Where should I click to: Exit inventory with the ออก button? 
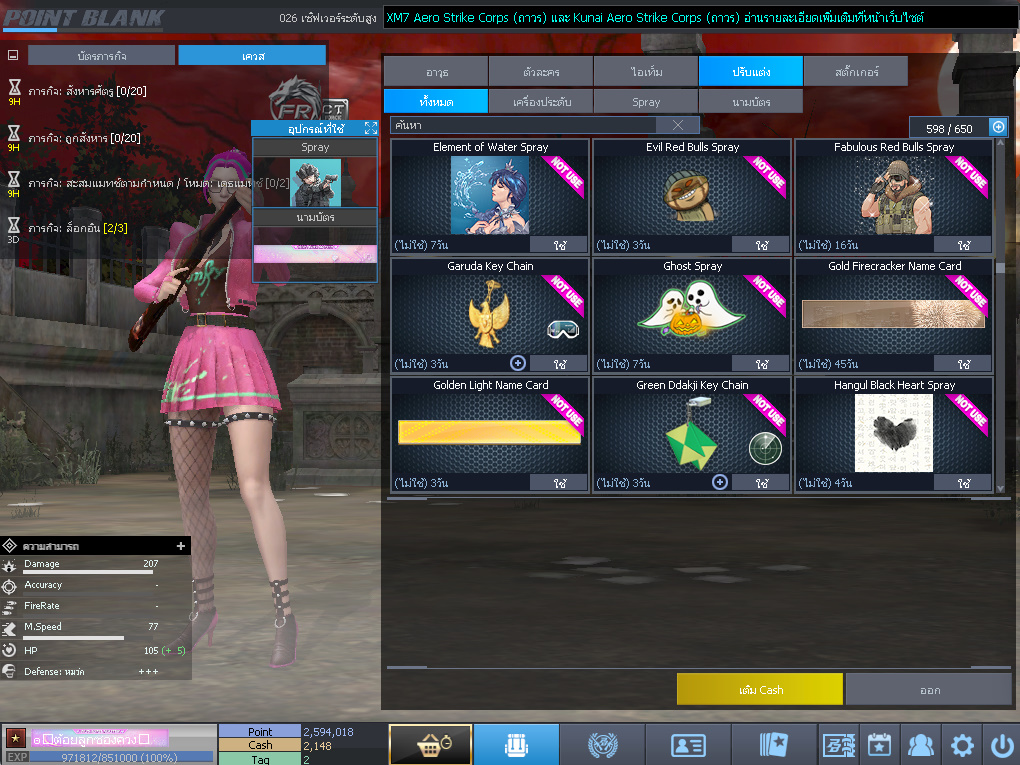click(x=929, y=690)
